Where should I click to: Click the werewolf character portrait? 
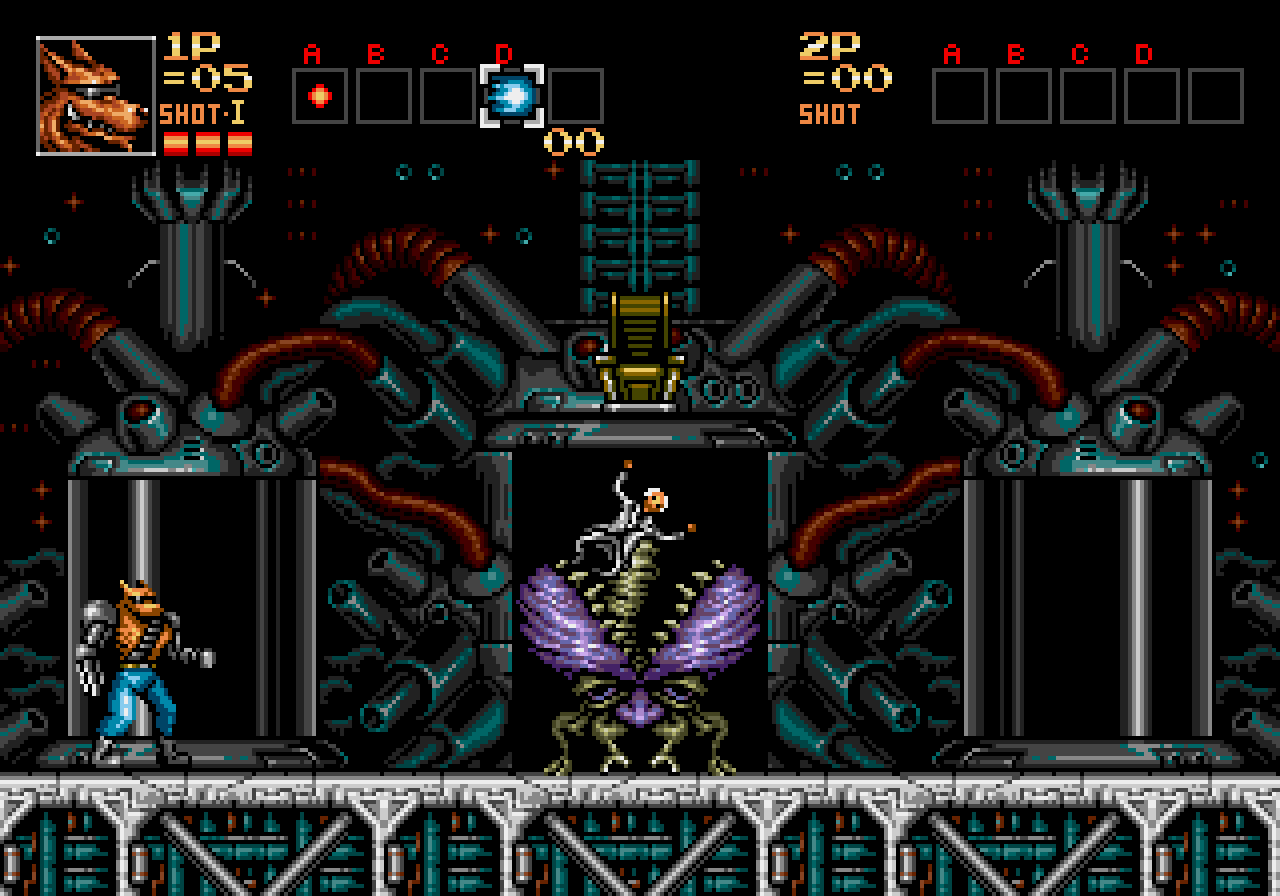[96, 96]
